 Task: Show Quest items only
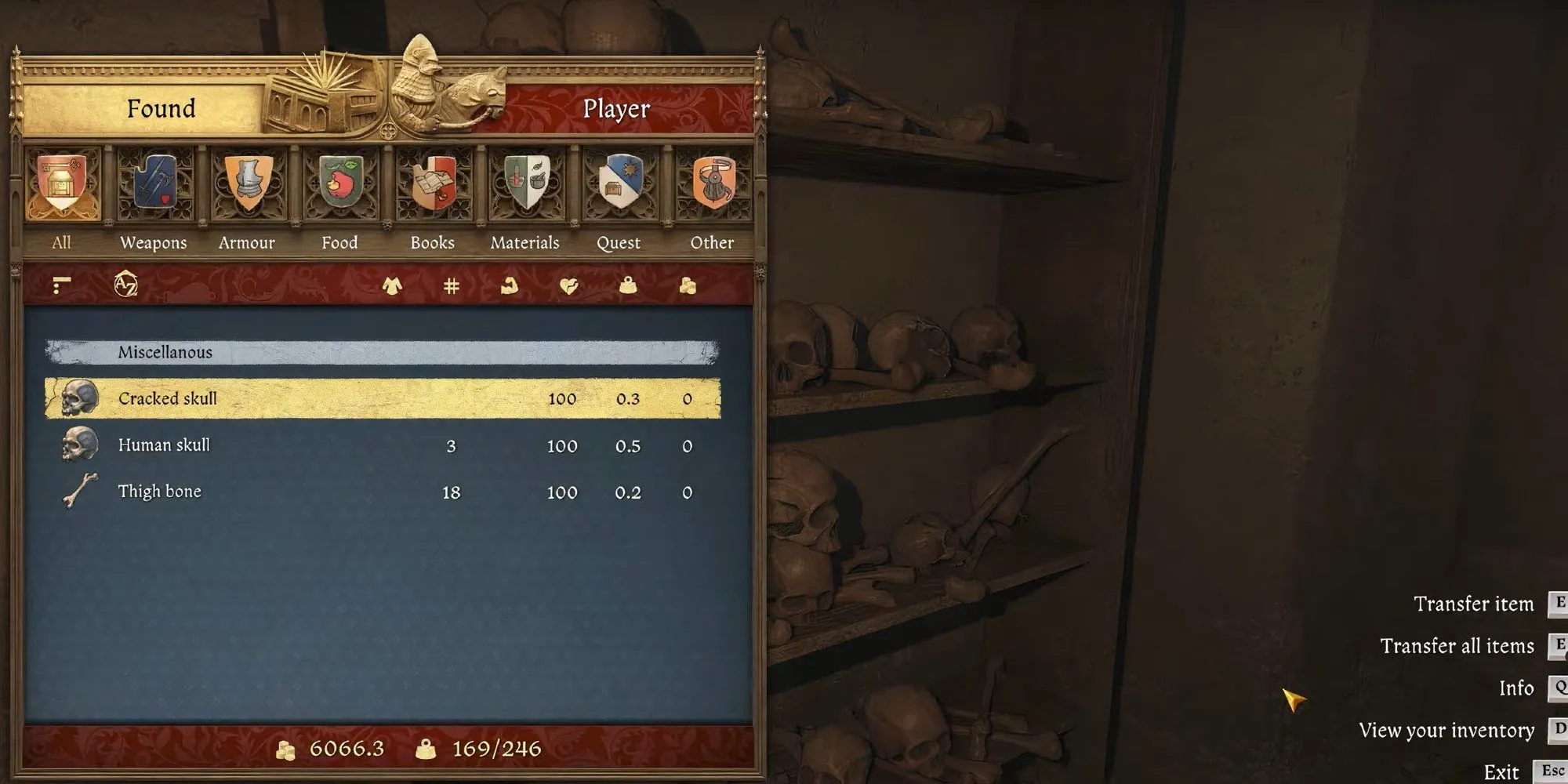(619, 187)
